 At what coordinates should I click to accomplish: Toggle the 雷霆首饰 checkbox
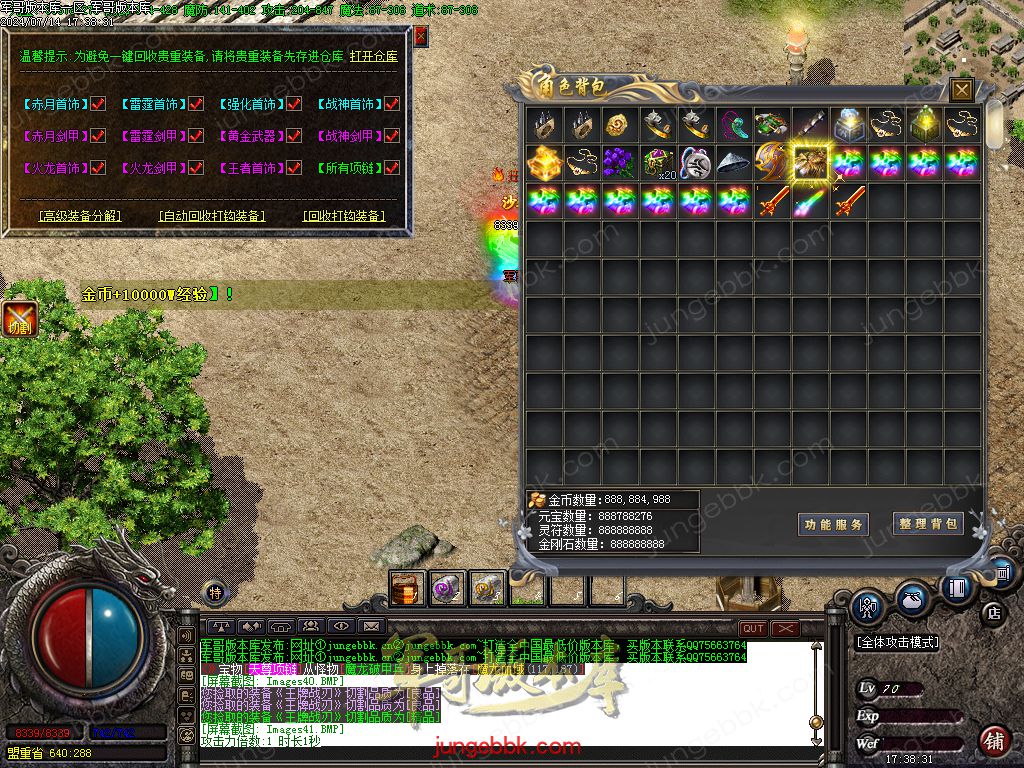coord(196,104)
